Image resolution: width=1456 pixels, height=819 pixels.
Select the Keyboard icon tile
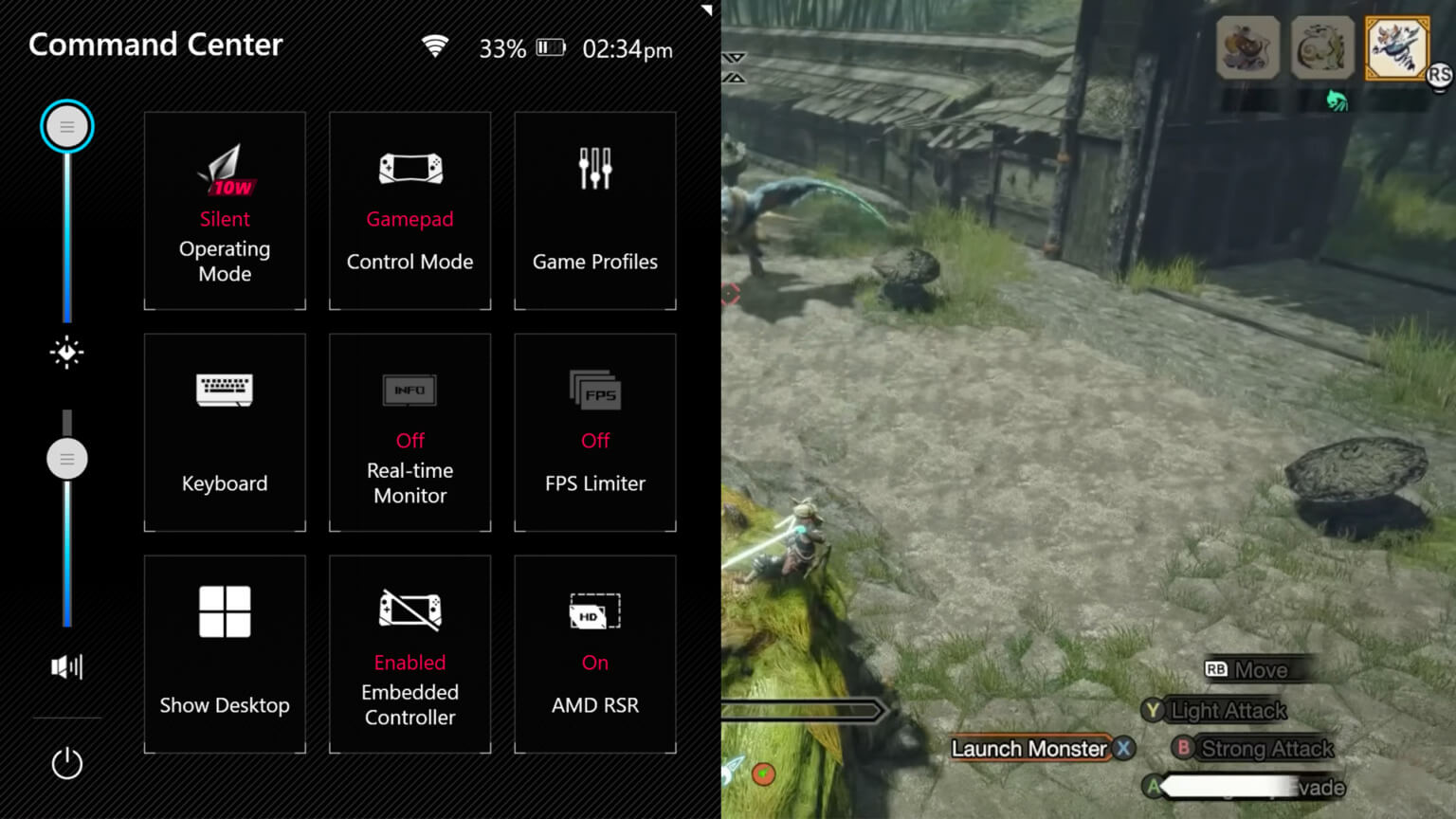[x=225, y=390]
